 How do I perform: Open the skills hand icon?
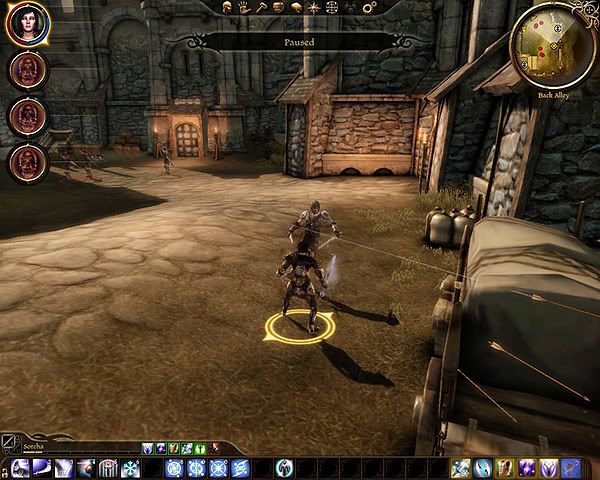click(x=243, y=8)
